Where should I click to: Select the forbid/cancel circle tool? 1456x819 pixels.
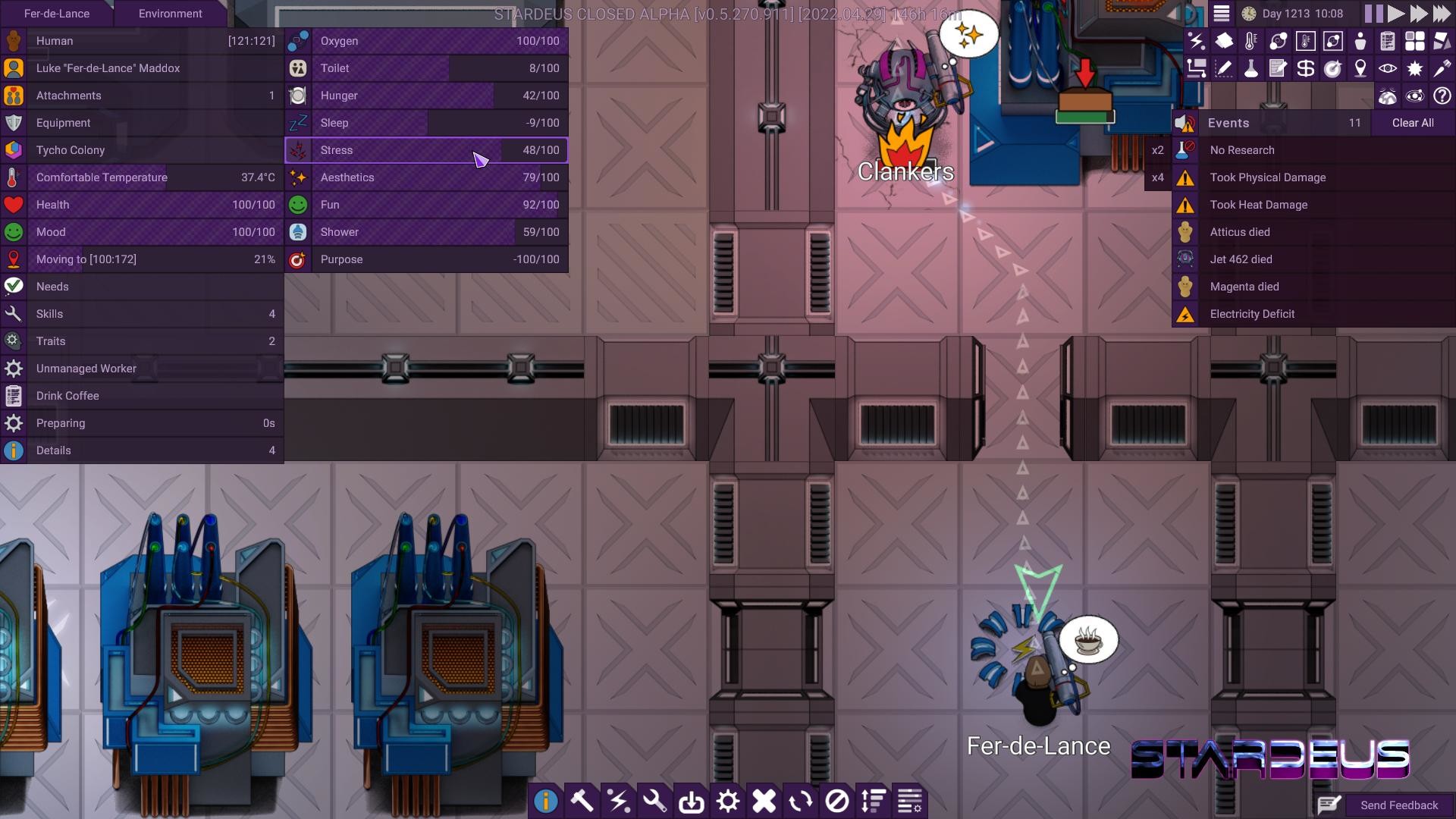click(x=836, y=801)
